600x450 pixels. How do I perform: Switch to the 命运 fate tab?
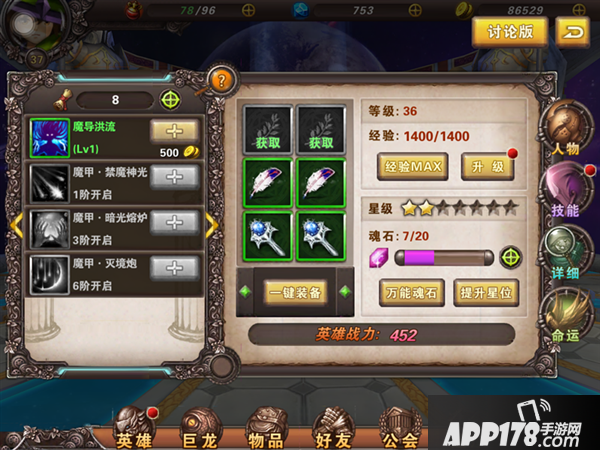click(x=564, y=312)
